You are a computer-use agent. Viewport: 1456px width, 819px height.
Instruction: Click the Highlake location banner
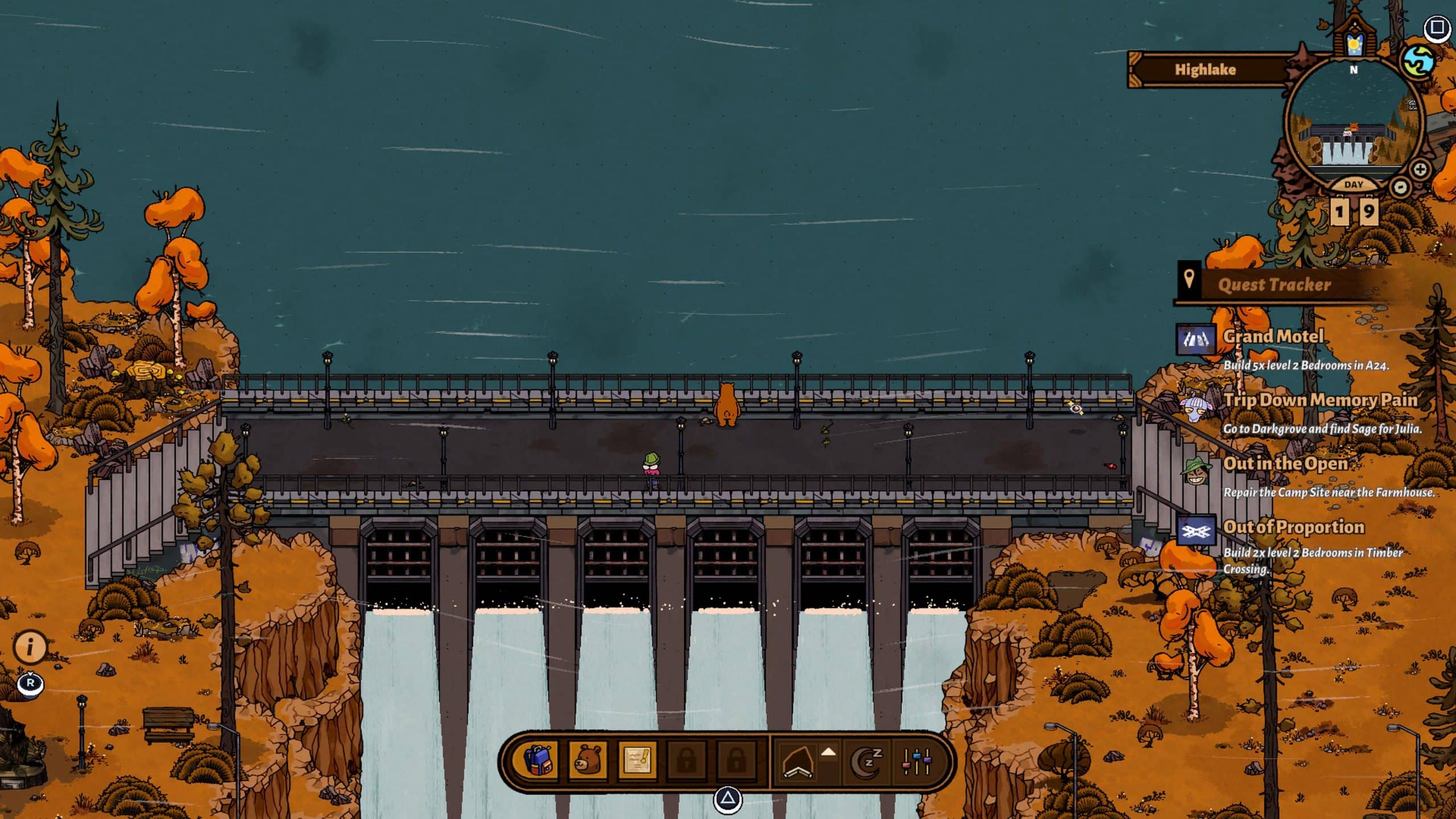tap(1206, 70)
